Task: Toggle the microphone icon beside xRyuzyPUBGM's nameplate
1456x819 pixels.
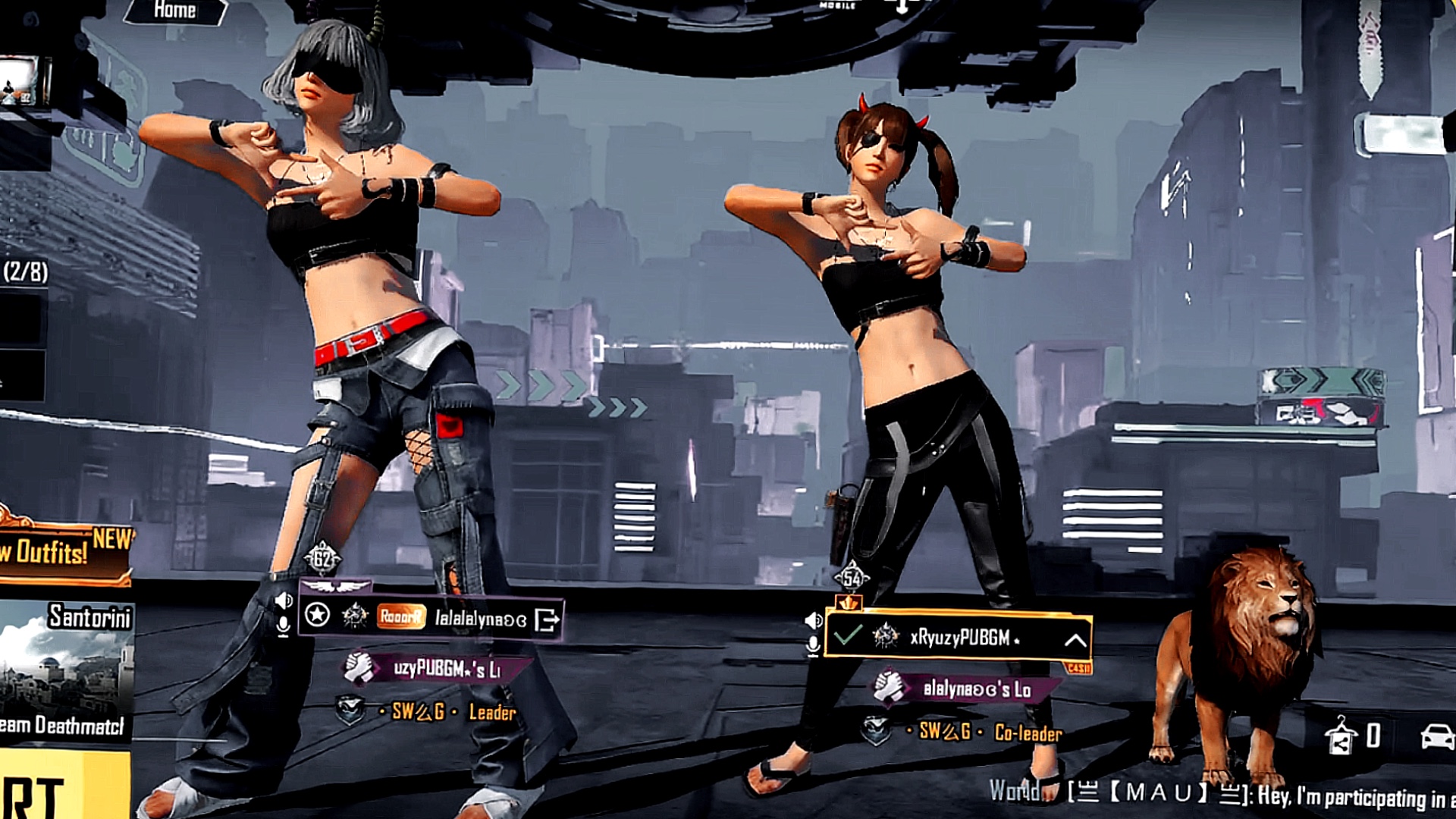Action: click(x=813, y=646)
